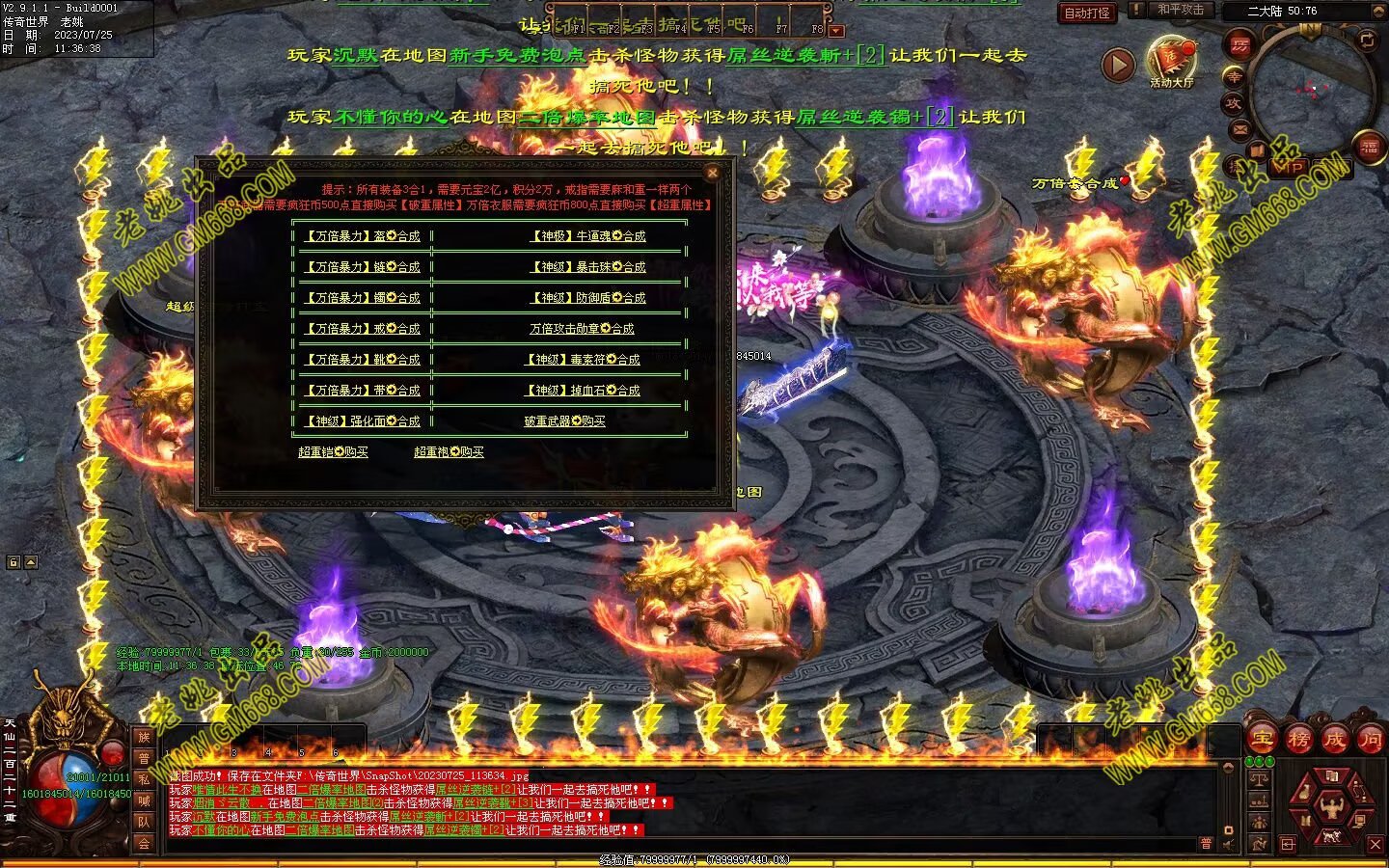Purchase the 超重铠 armor

pos(333,452)
